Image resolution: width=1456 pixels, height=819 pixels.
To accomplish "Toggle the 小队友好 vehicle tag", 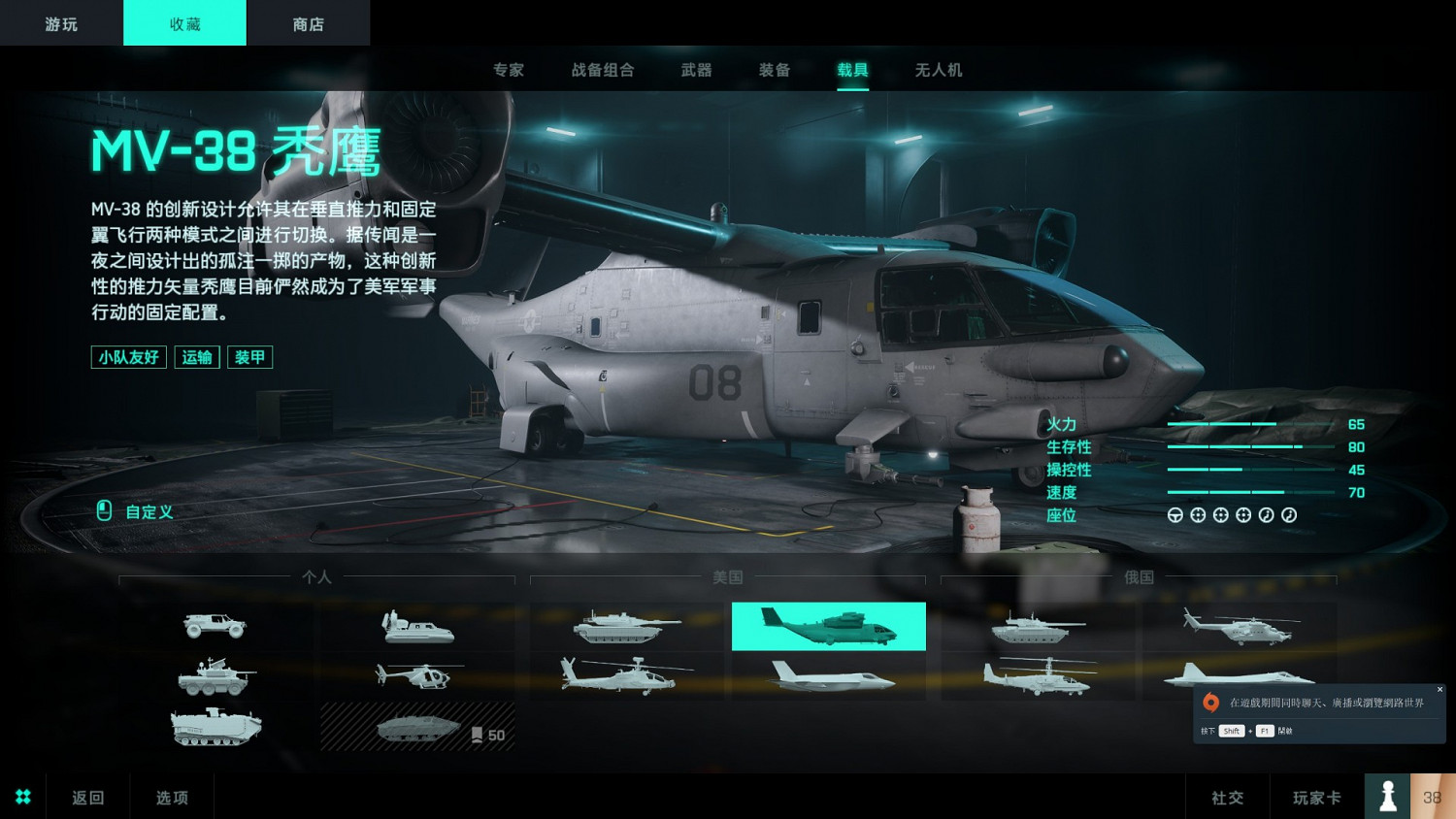I will point(127,357).
